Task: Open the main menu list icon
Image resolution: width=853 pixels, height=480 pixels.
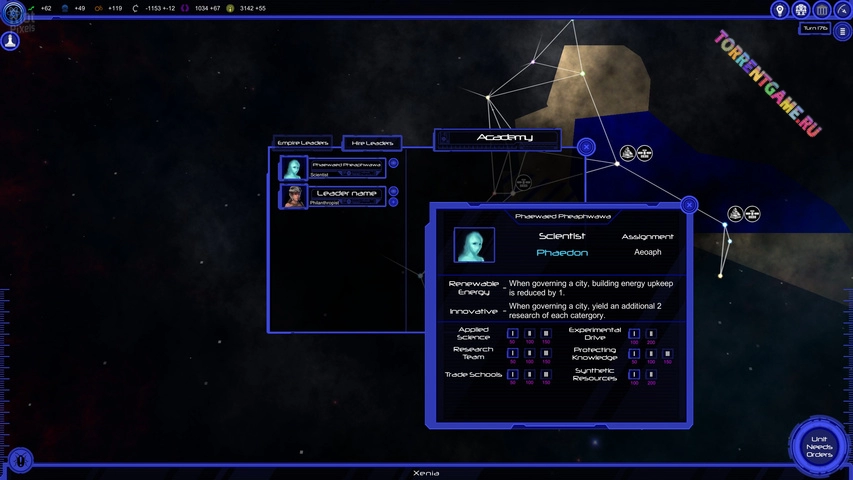Action: tap(843, 32)
